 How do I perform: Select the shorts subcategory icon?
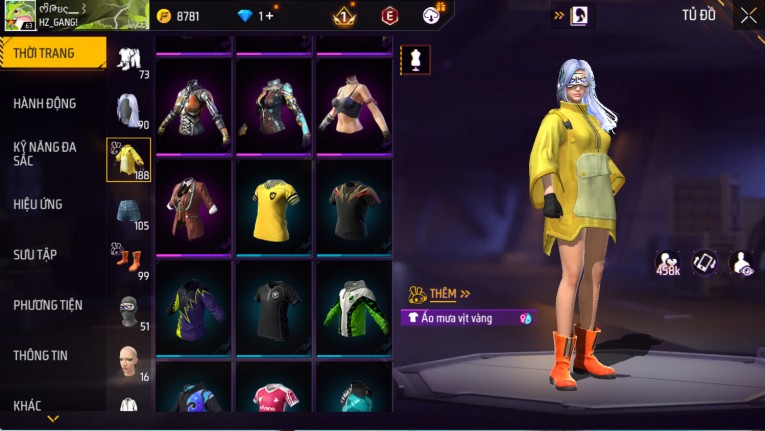tap(128, 209)
